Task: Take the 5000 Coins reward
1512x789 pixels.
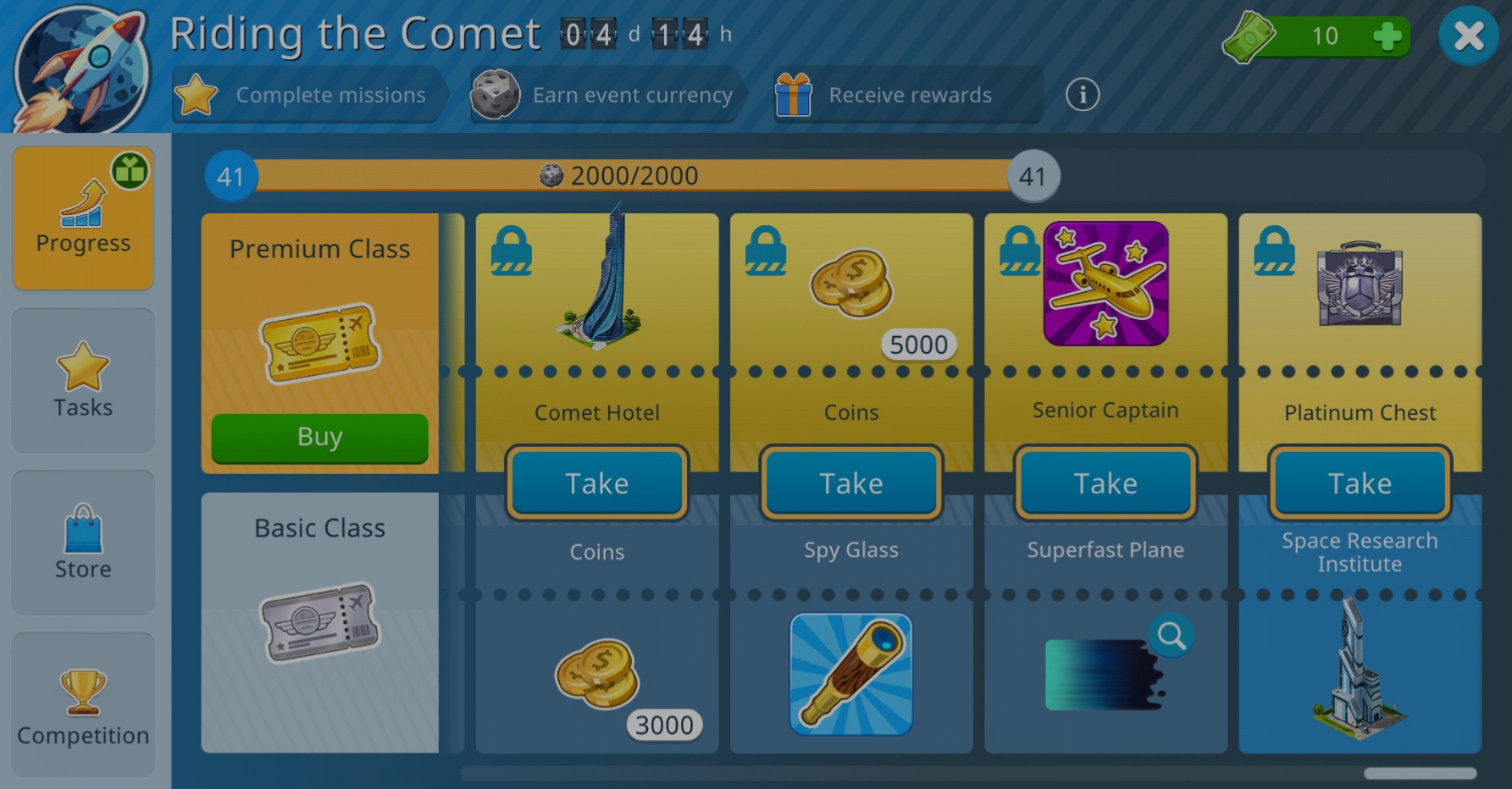Action: 851,483
